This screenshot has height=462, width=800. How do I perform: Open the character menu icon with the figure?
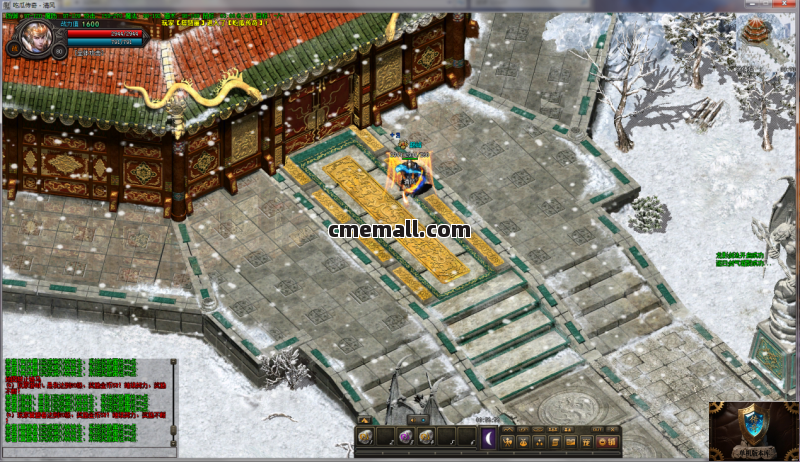point(509,441)
